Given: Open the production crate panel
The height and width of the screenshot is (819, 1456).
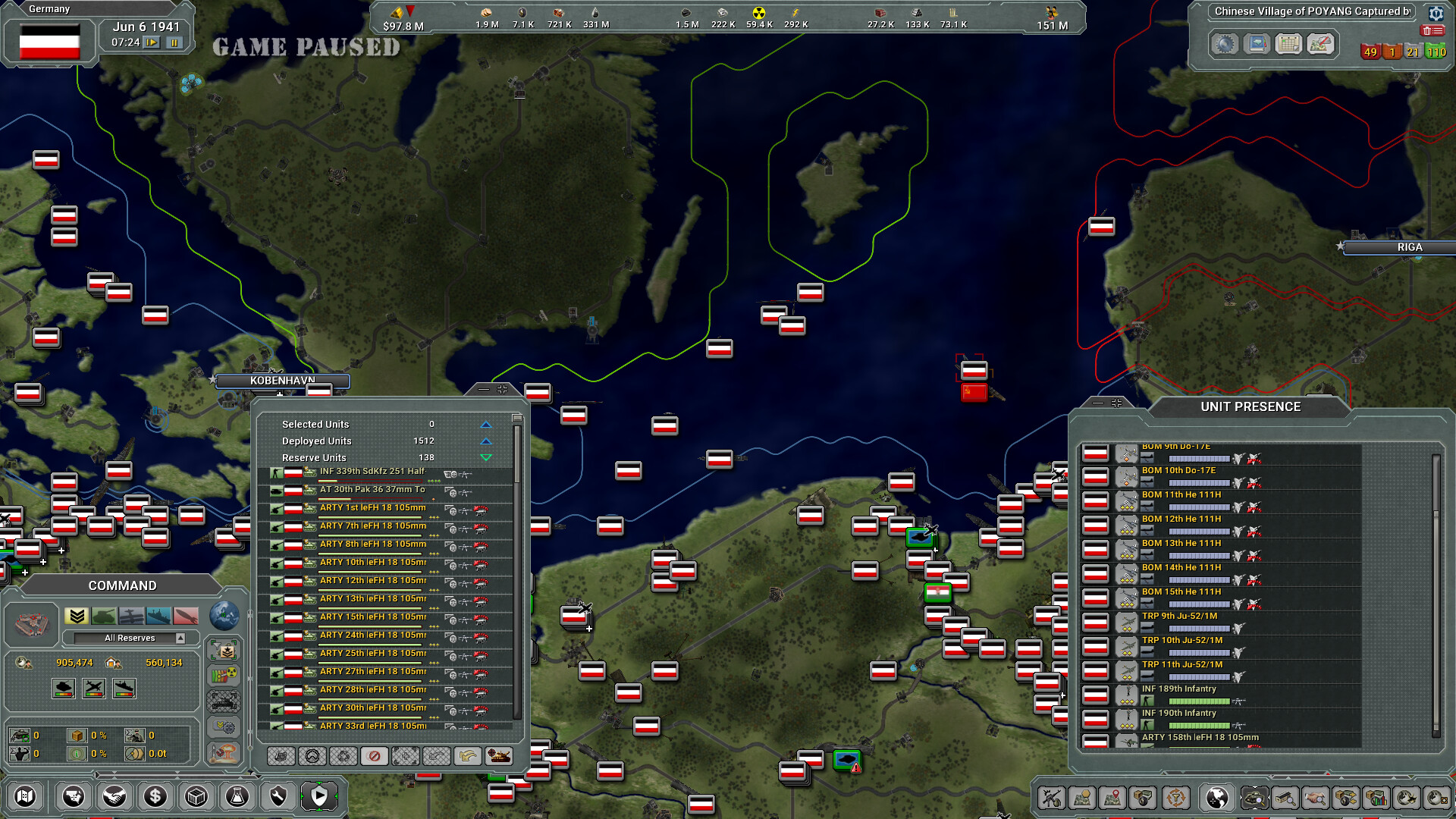Looking at the screenshot, I should point(196,796).
